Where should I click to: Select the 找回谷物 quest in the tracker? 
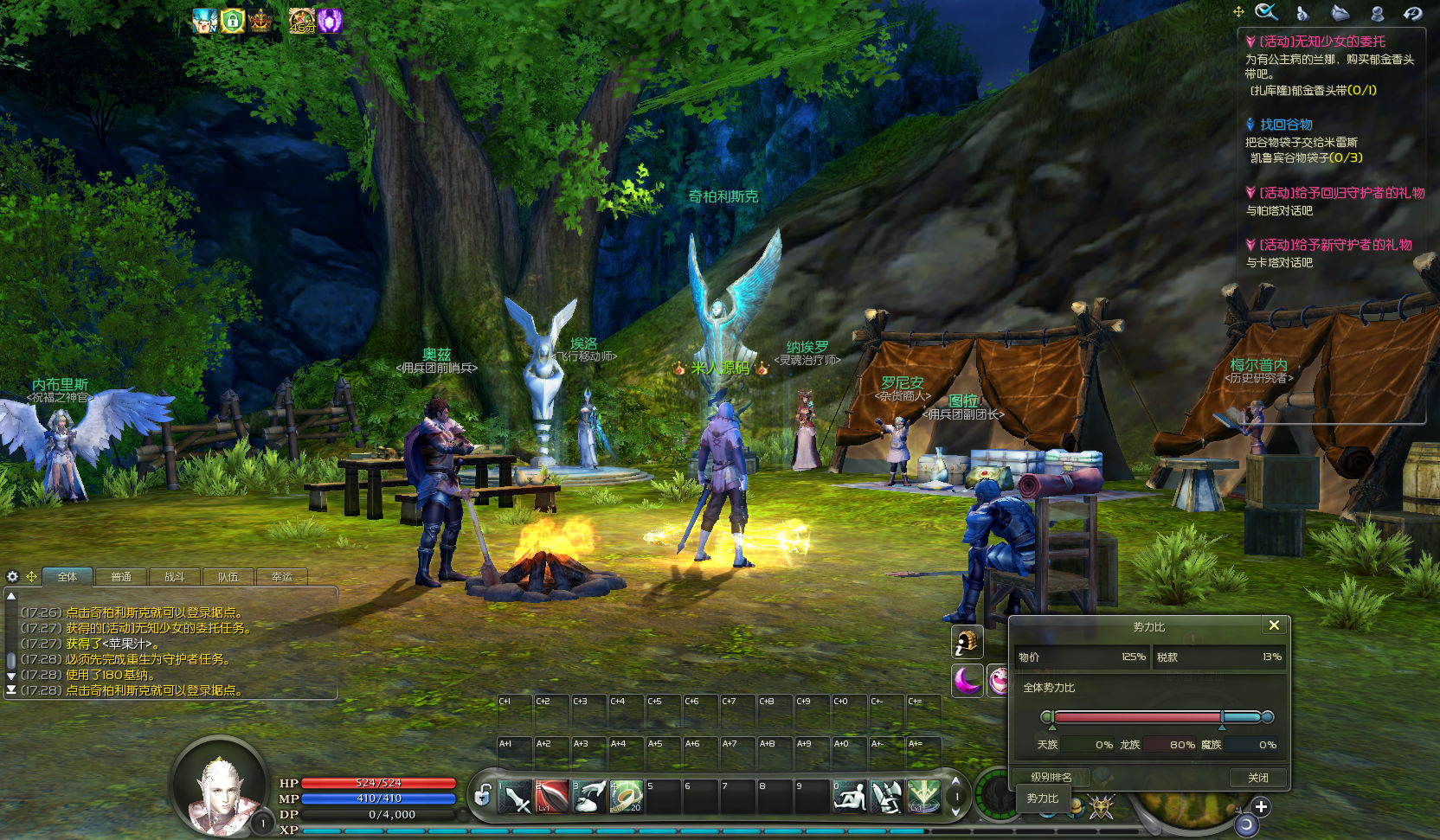tap(1285, 125)
